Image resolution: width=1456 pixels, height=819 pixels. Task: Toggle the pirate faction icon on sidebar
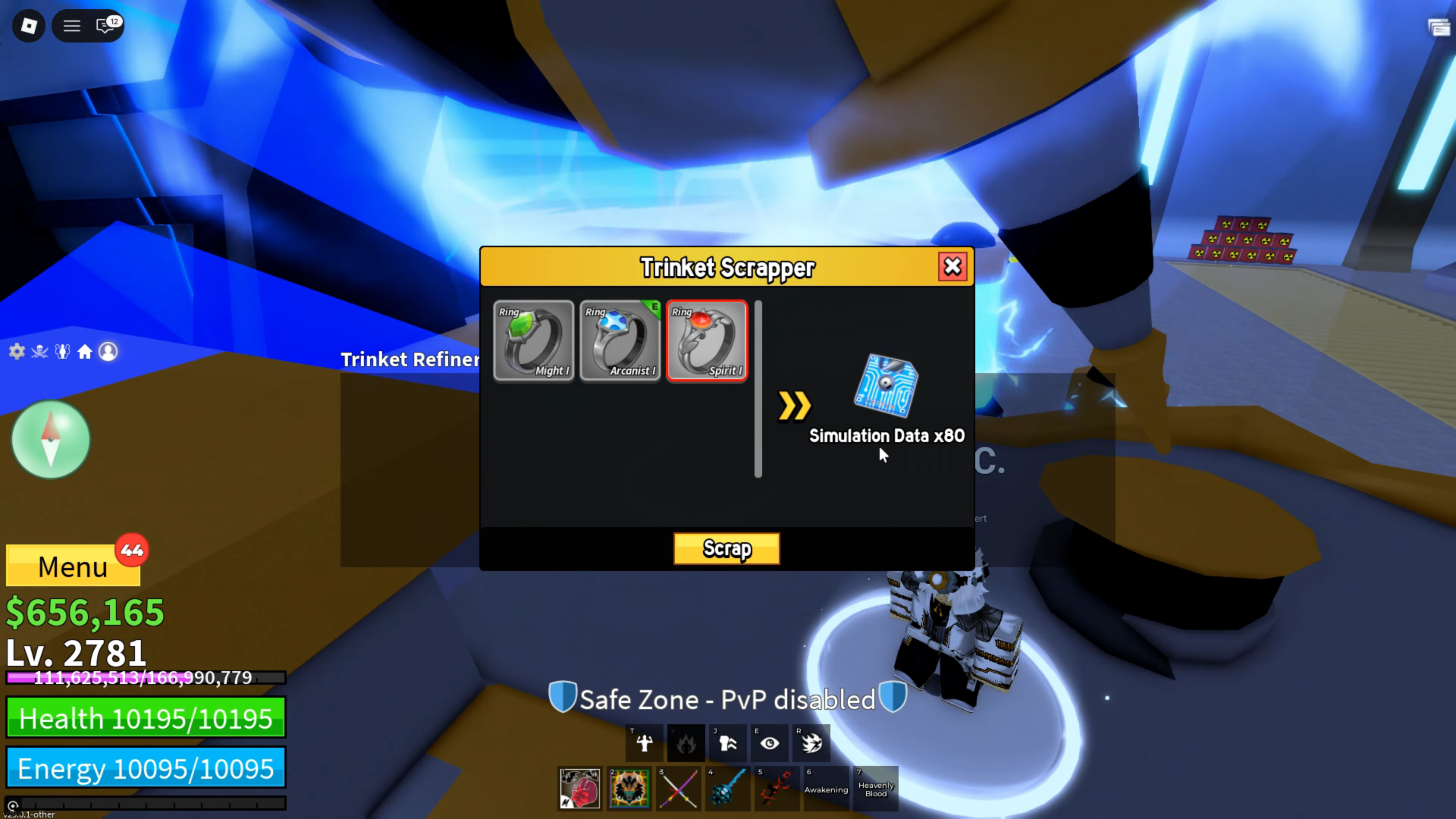pos(39,351)
